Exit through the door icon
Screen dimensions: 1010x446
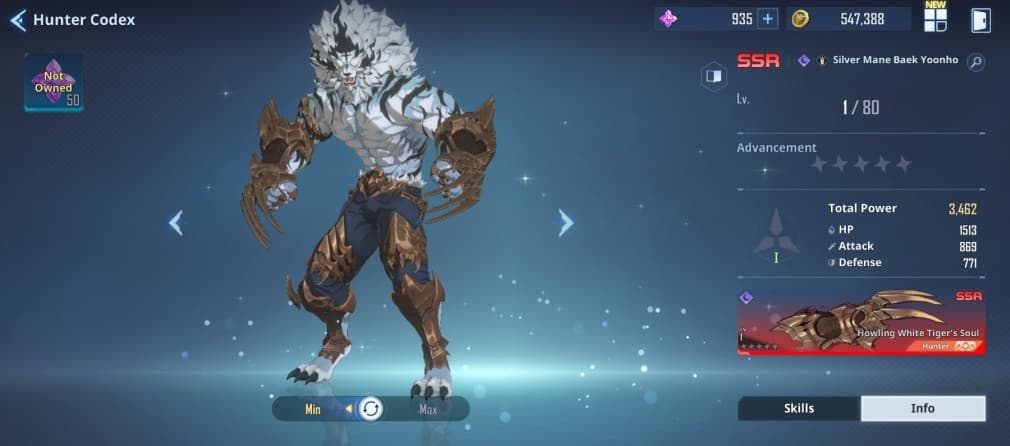980,20
